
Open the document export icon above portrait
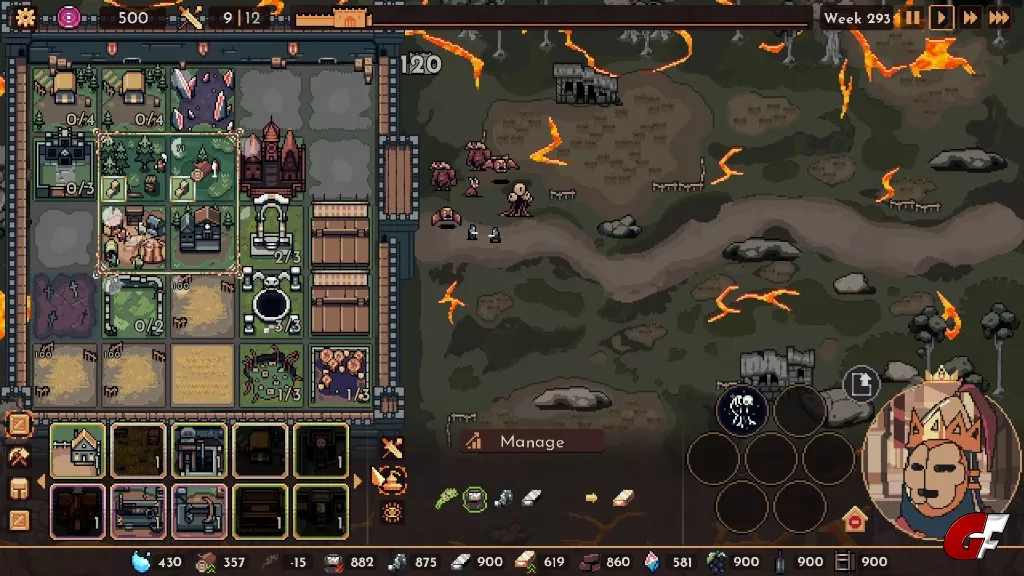(861, 384)
